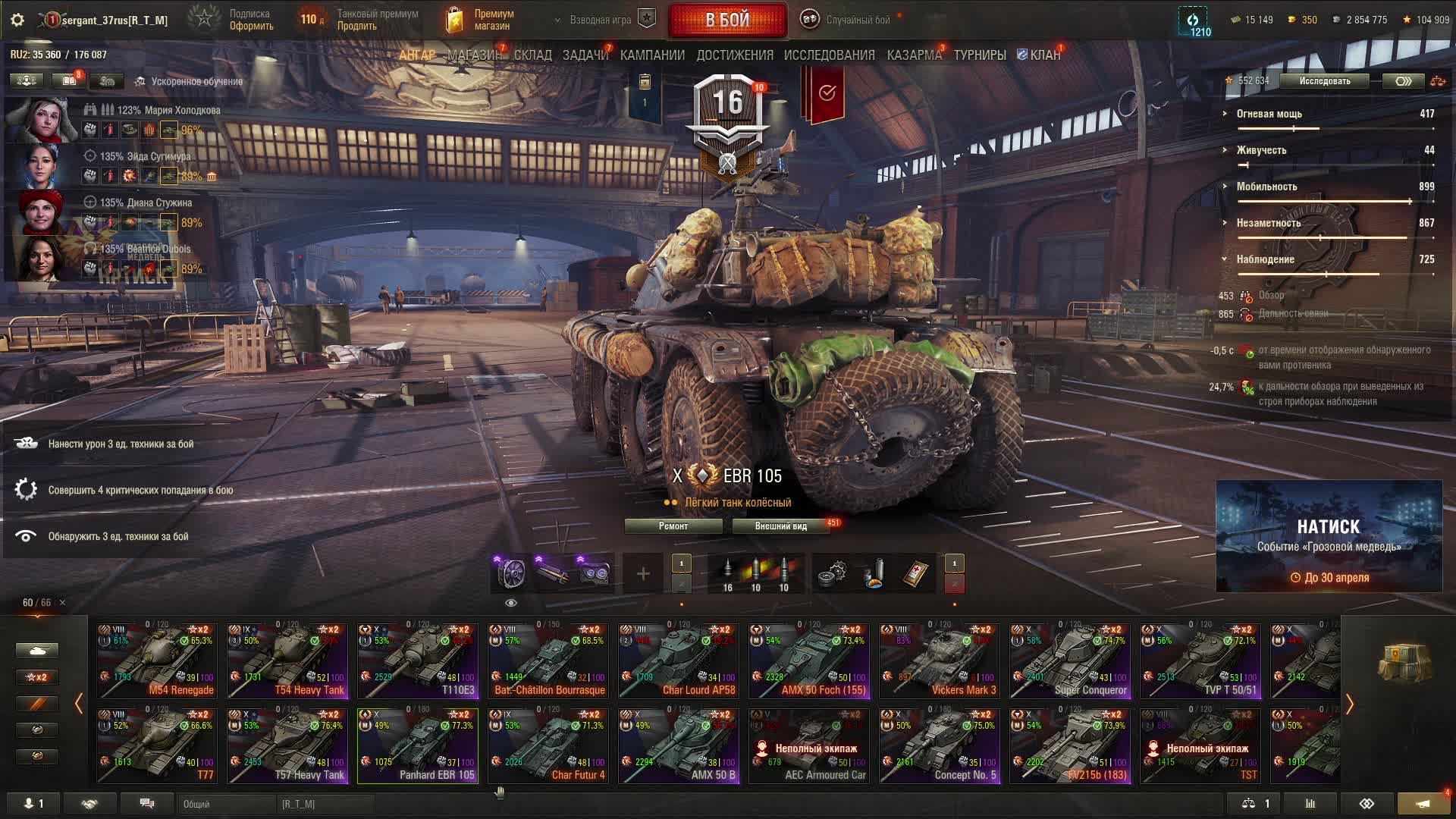This screenshot has width=1456, height=819.
Task: Start battle with the В БОЙ button
Action: (x=727, y=20)
